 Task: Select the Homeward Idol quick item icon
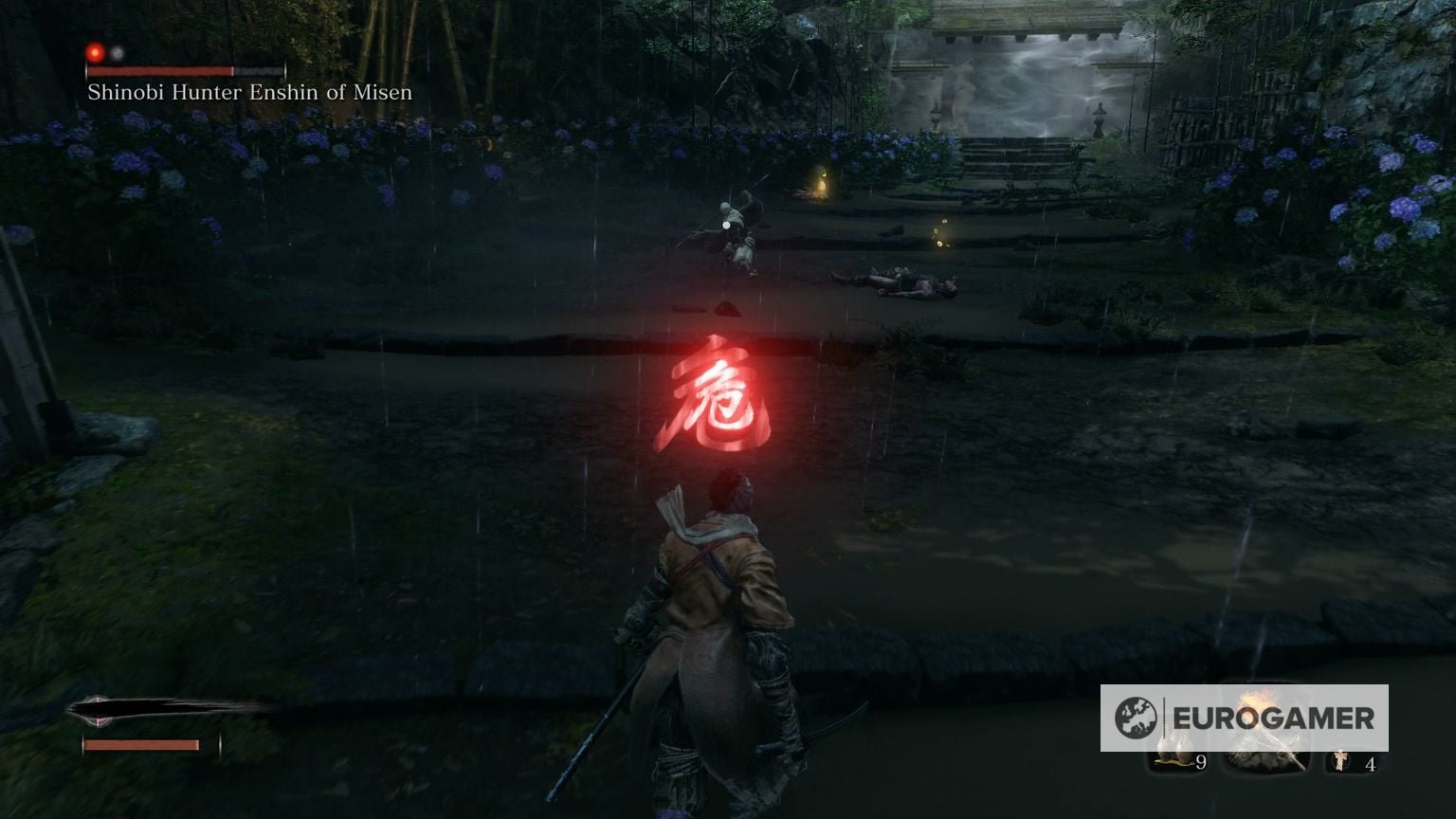[x=1339, y=758]
